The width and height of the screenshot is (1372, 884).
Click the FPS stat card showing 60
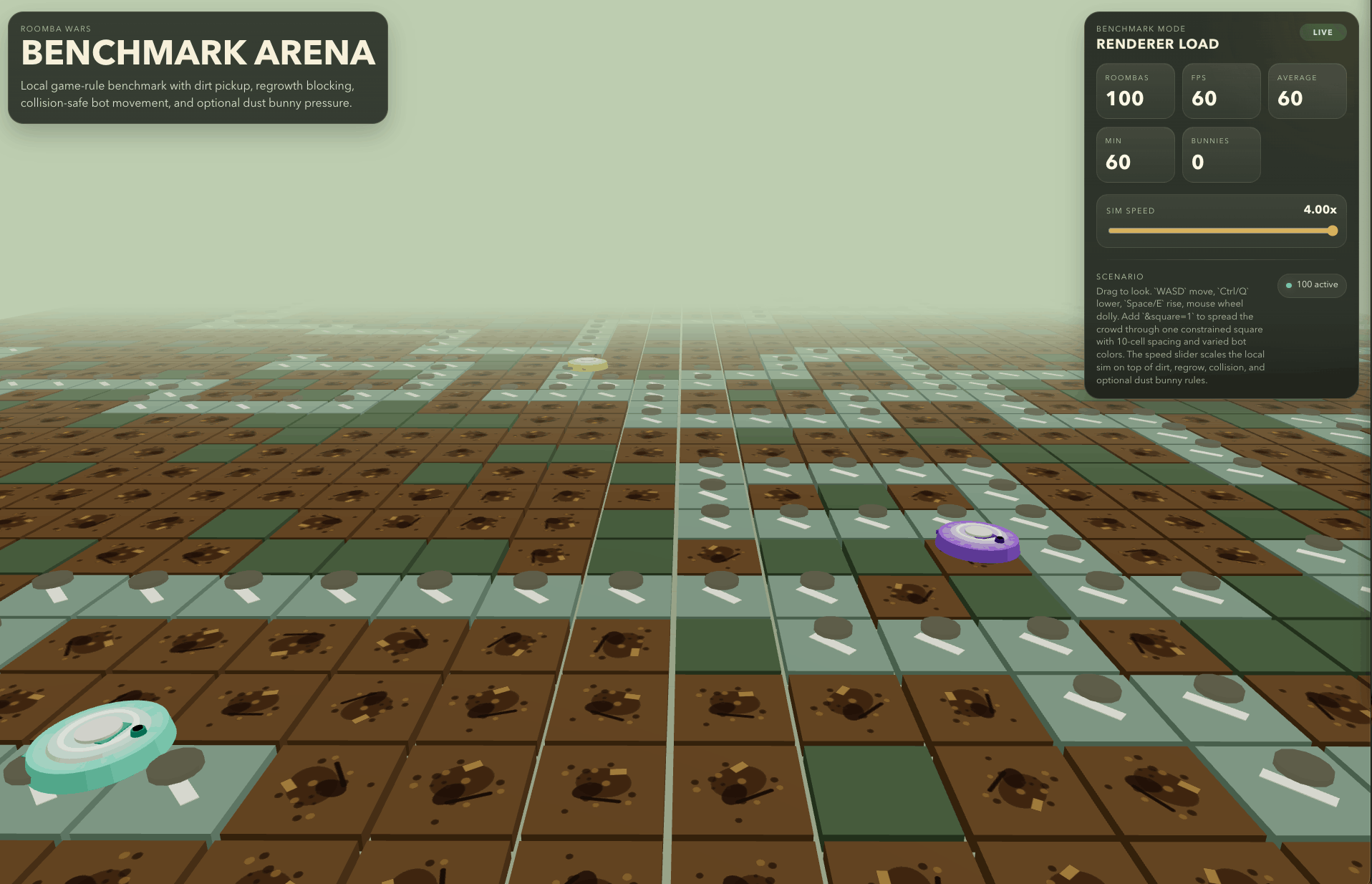[x=1221, y=91]
